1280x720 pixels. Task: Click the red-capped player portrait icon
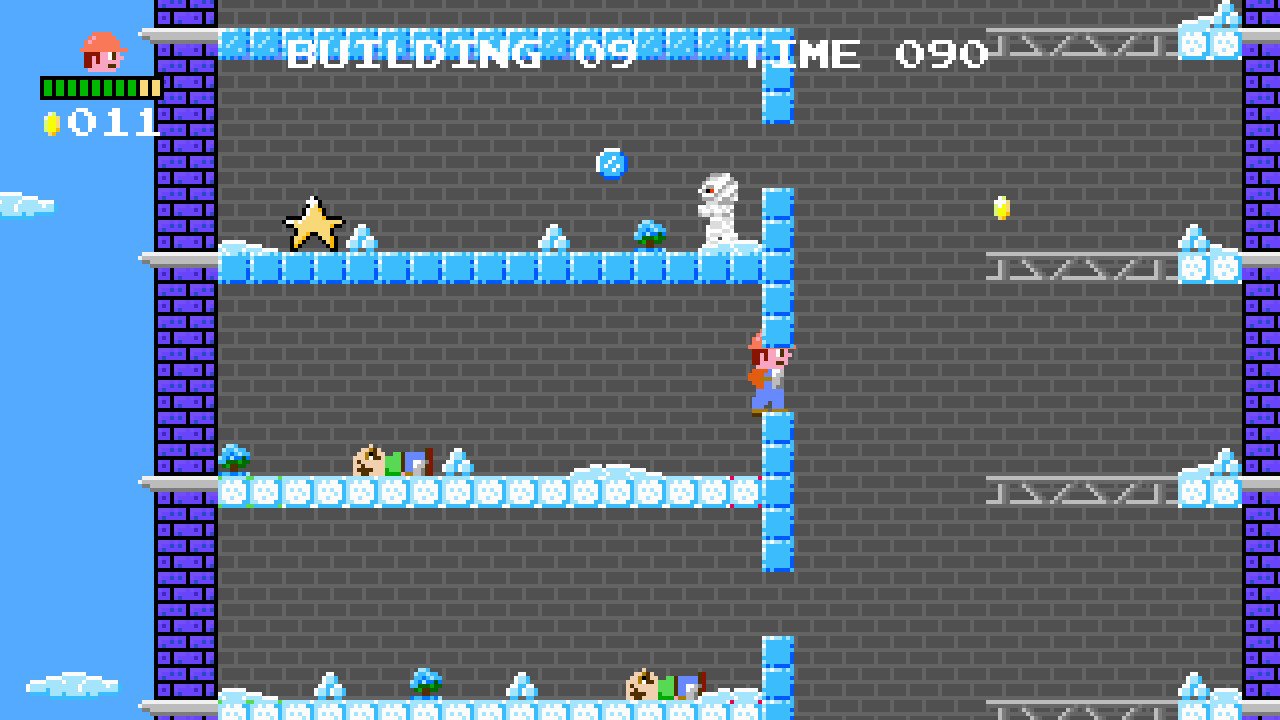[102, 52]
